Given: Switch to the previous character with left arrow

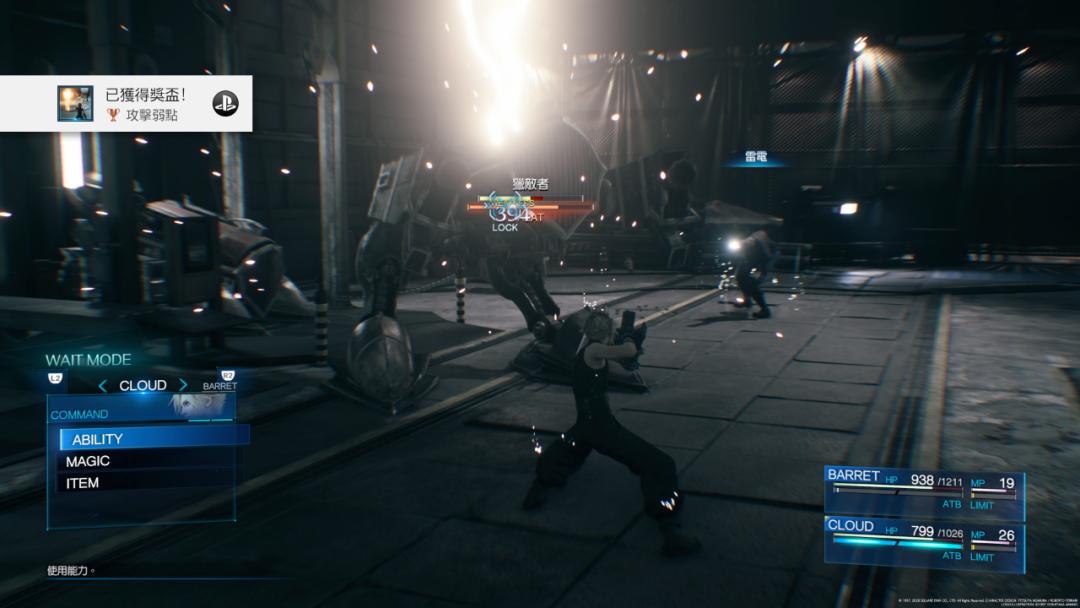Looking at the screenshot, I should click(103, 385).
